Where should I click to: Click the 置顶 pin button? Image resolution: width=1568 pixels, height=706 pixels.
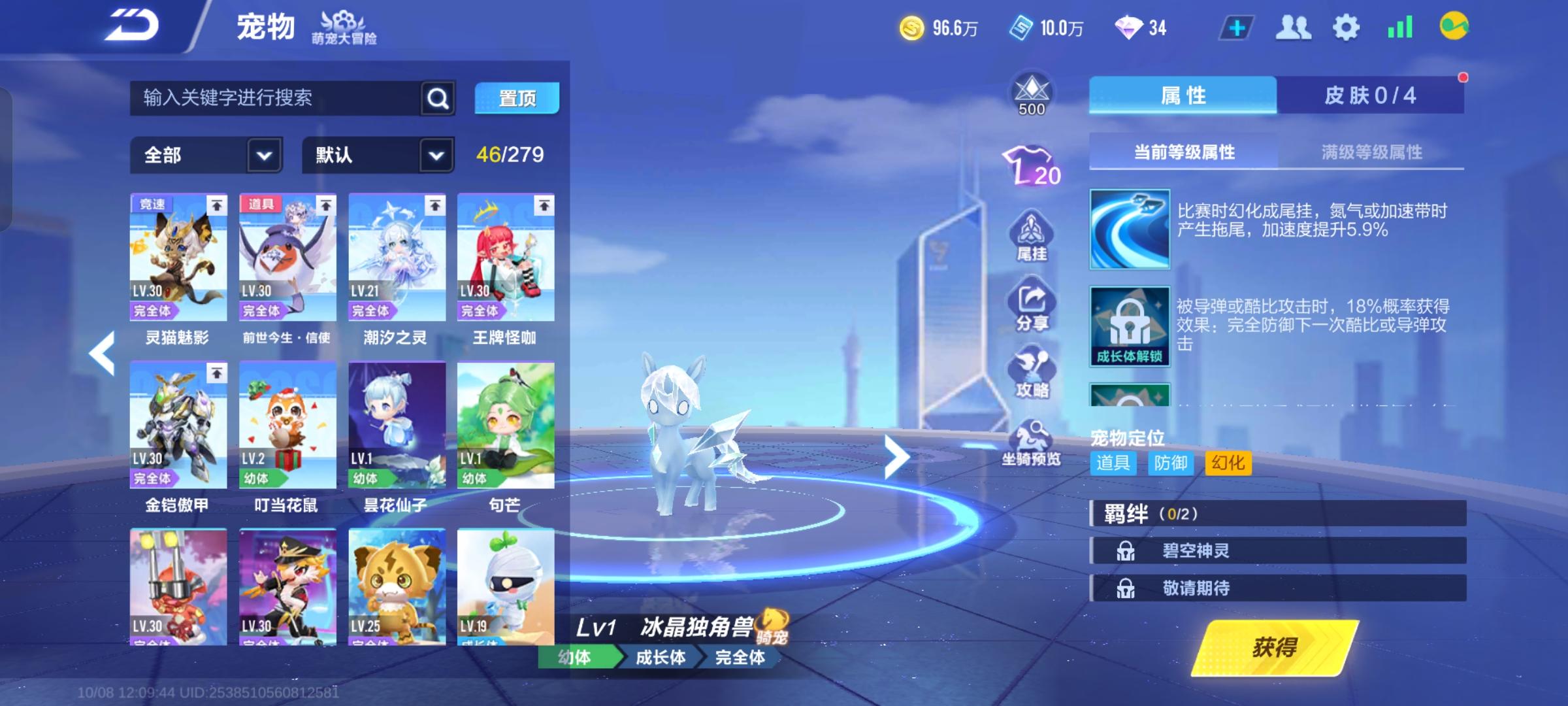517,98
